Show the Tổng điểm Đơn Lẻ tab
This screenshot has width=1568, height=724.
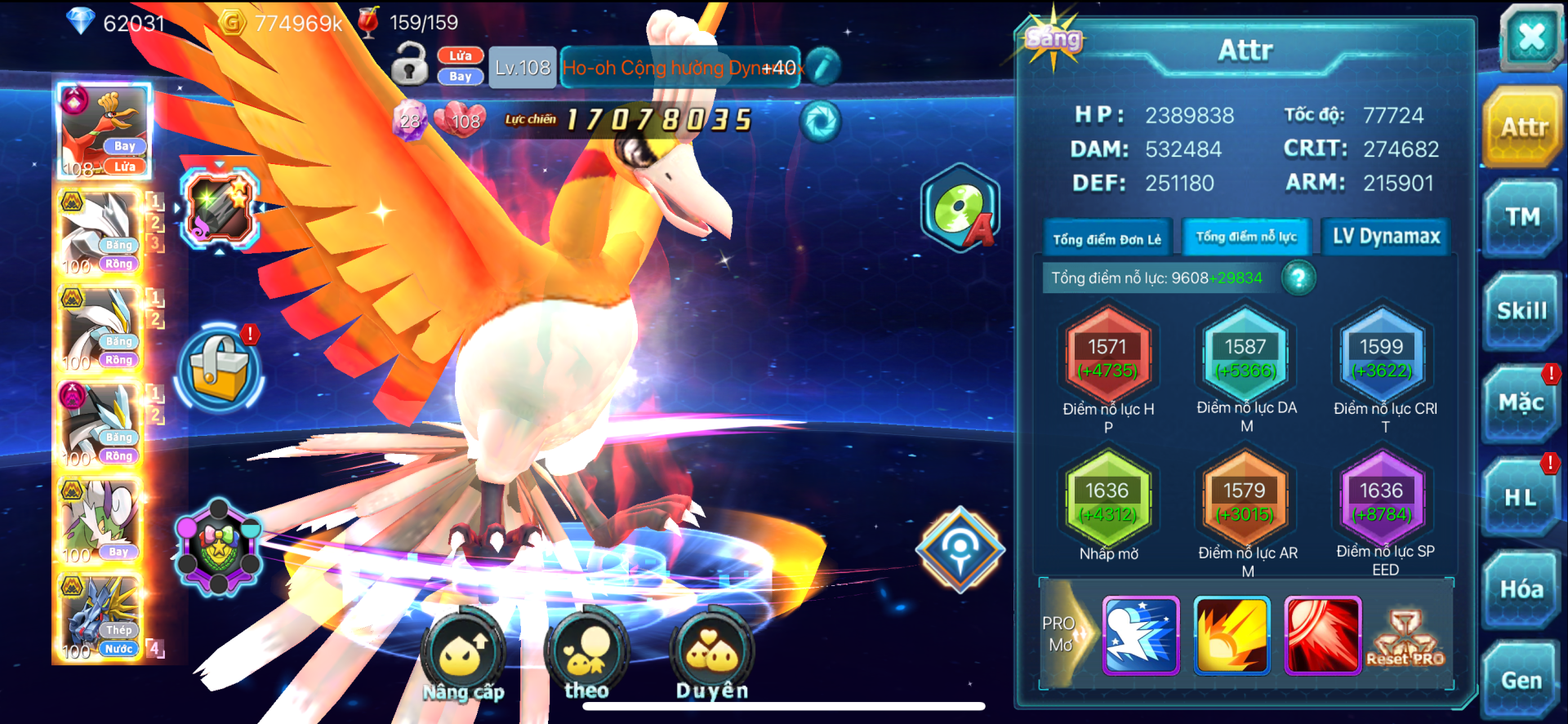click(x=1107, y=239)
